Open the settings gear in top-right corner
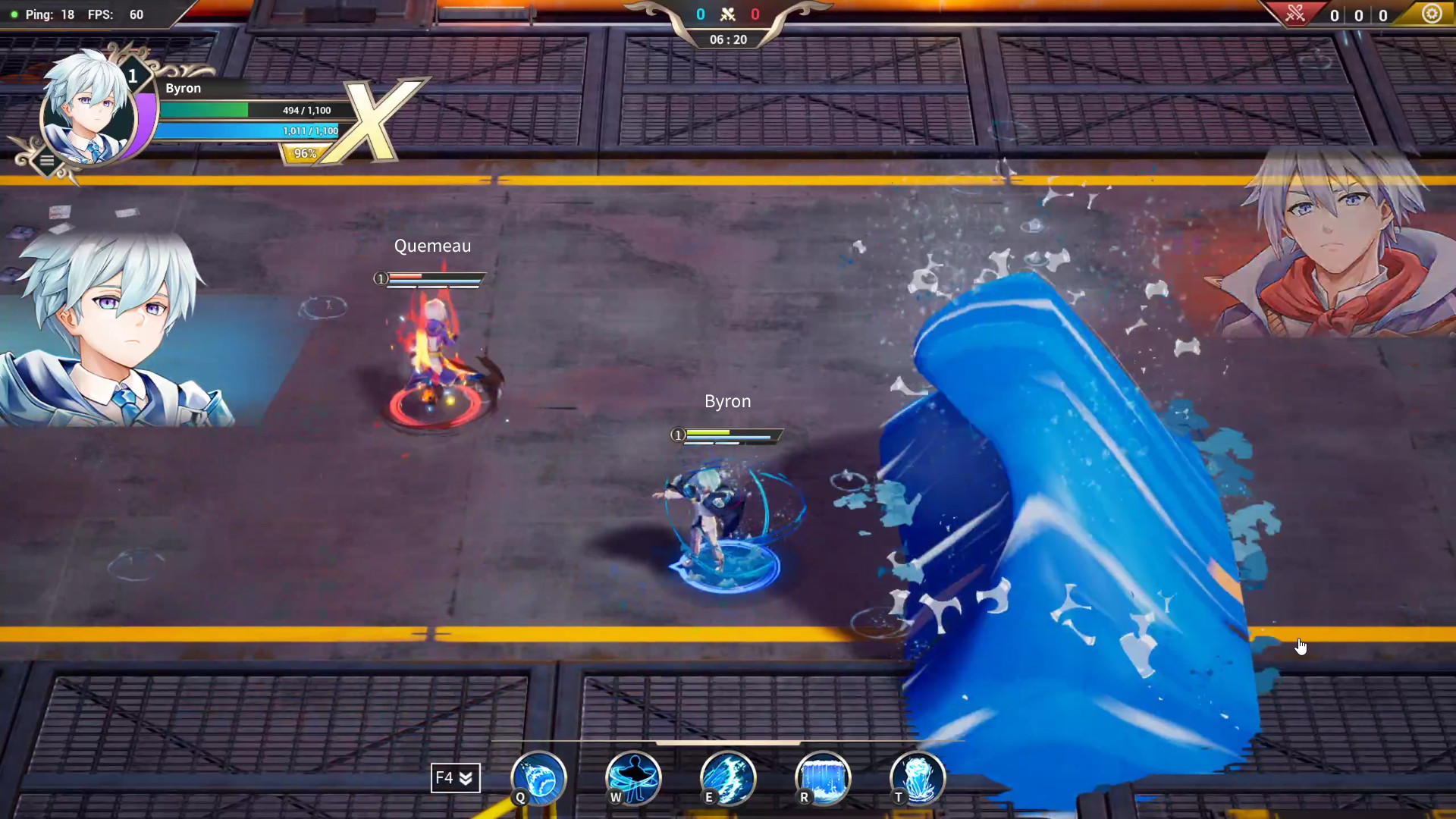Image resolution: width=1456 pixels, height=819 pixels. tap(1432, 14)
